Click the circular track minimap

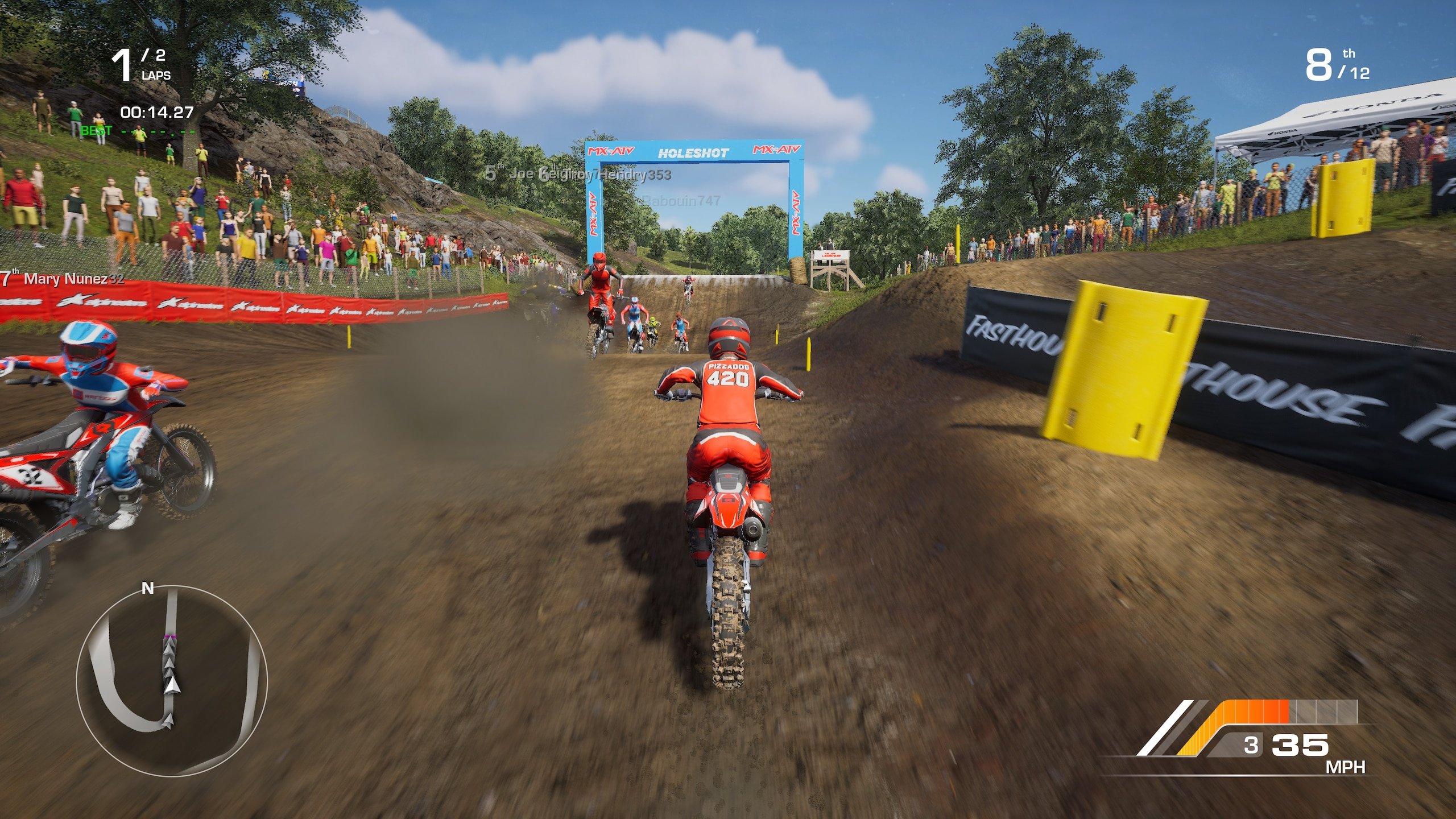[x=171, y=680]
